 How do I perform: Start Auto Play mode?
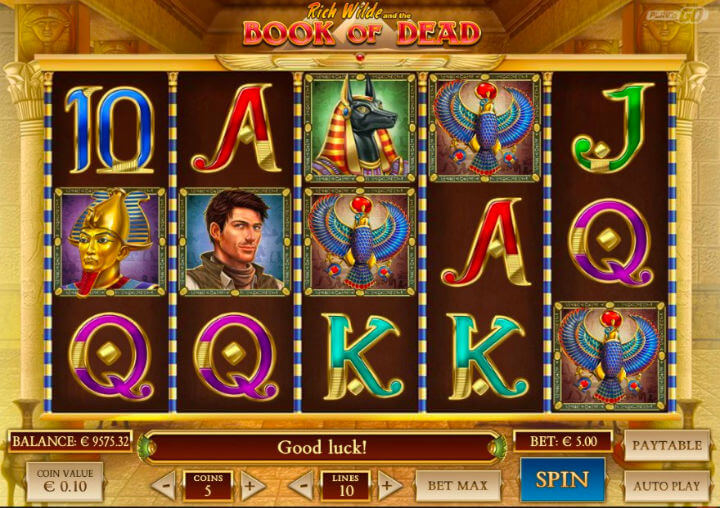[x=667, y=485]
